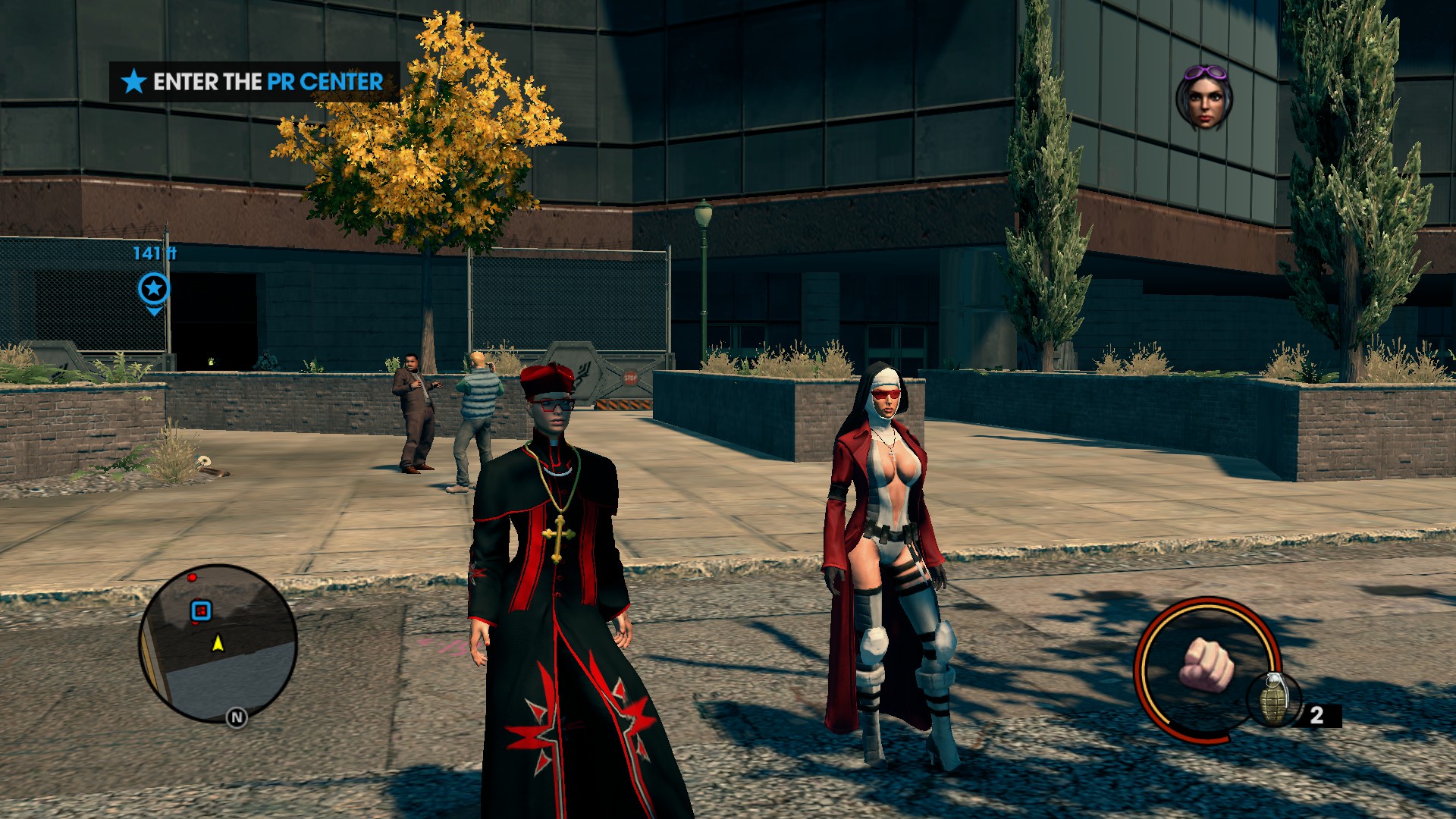Image resolution: width=1456 pixels, height=819 pixels.
Task: Click the yellow player arrow on minimap
Action: [218, 643]
